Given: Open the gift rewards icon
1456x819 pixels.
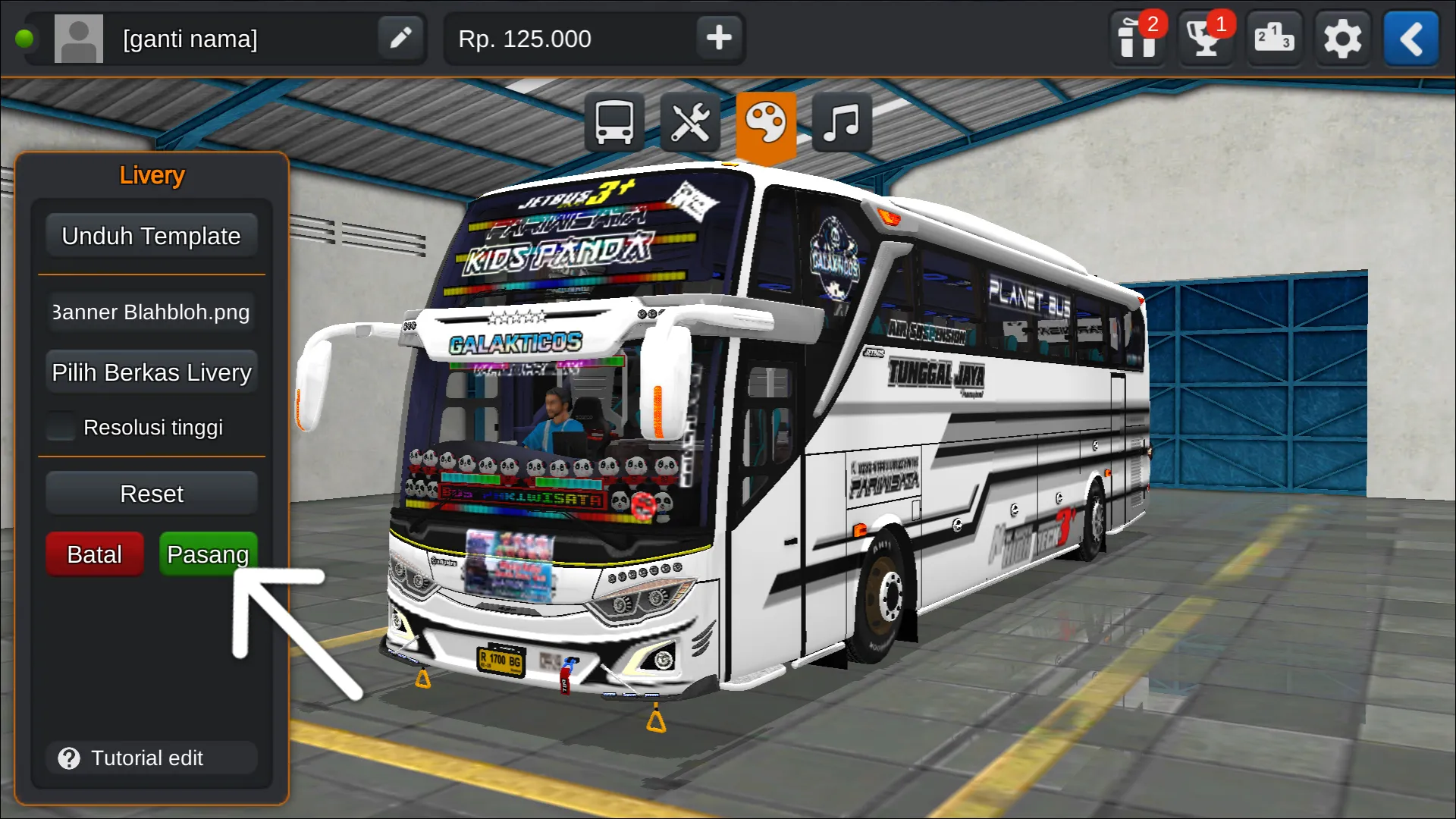Looking at the screenshot, I should coord(1137,38).
